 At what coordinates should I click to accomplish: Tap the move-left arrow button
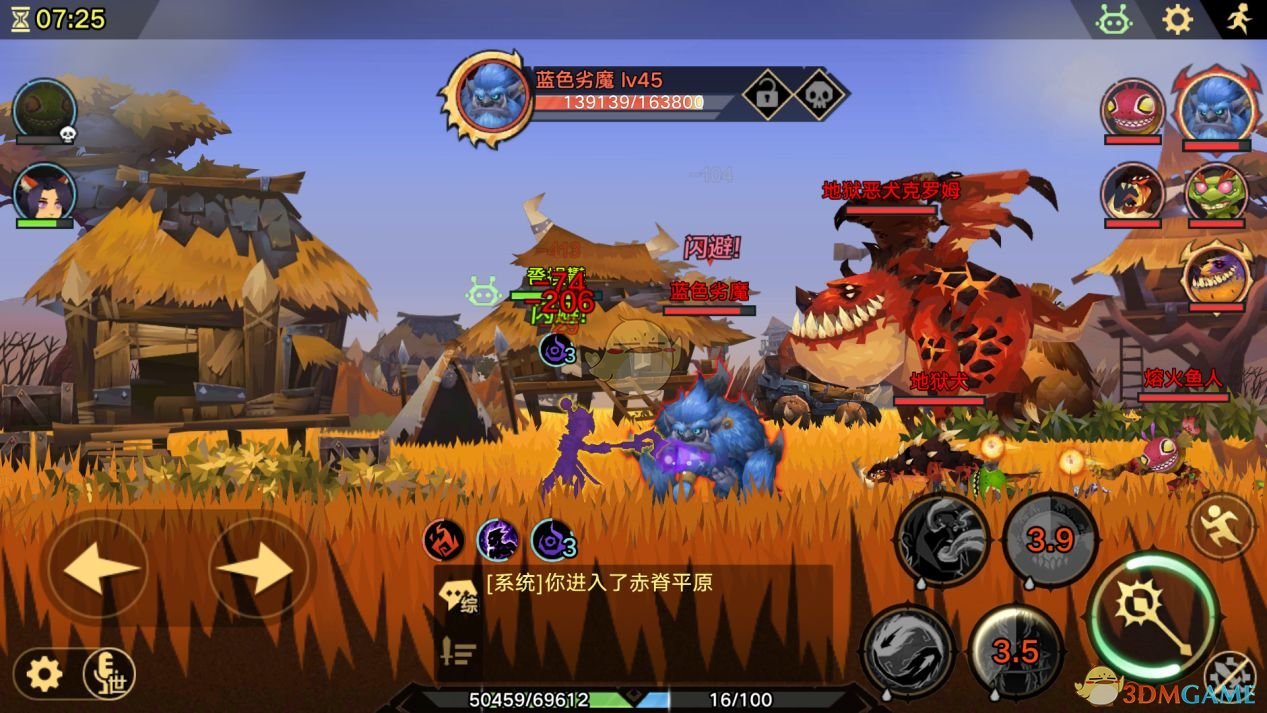point(98,568)
